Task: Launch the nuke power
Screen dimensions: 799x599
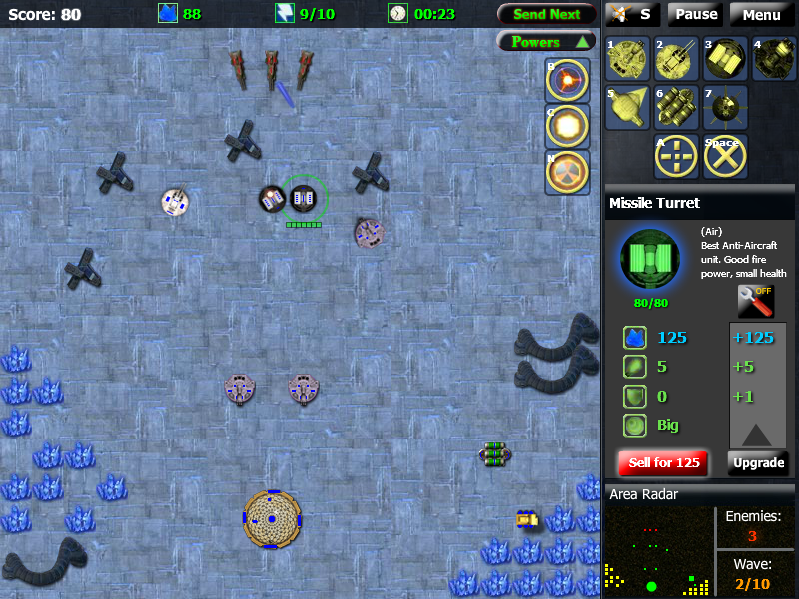Action: pos(567,171)
